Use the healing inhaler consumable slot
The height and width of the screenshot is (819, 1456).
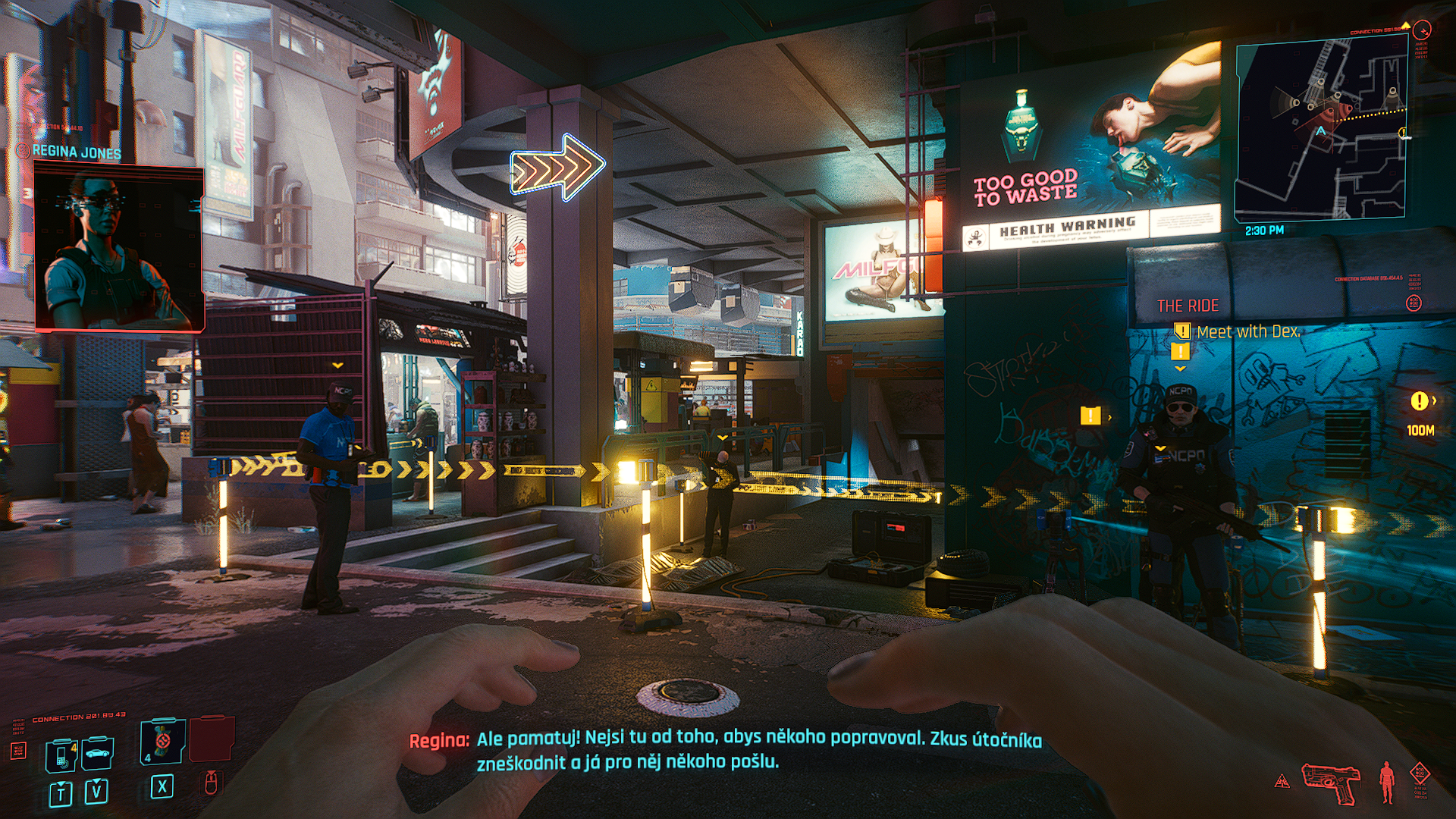click(x=162, y=741)
